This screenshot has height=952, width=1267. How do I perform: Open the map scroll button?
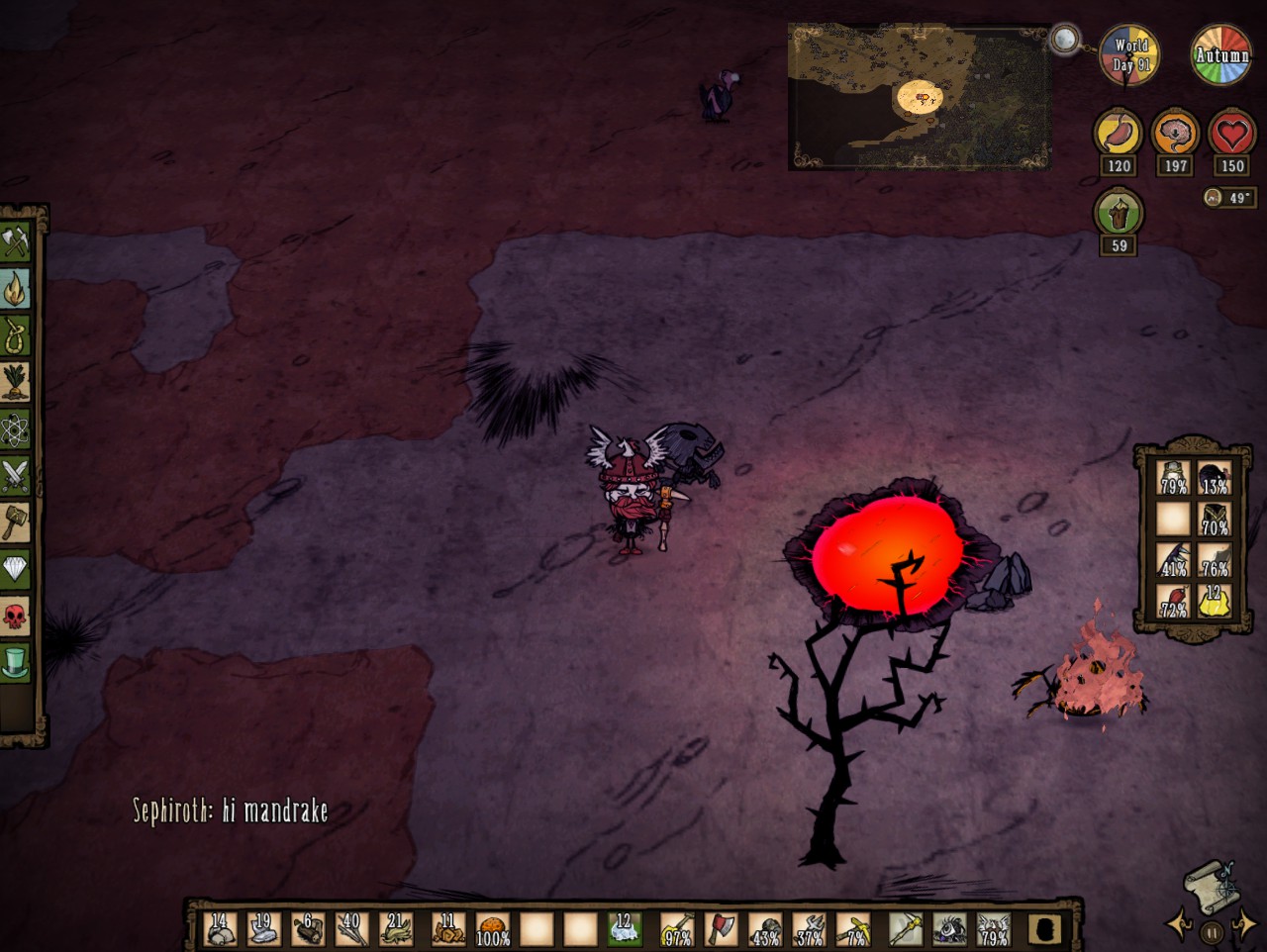[x=1212, y=888]
